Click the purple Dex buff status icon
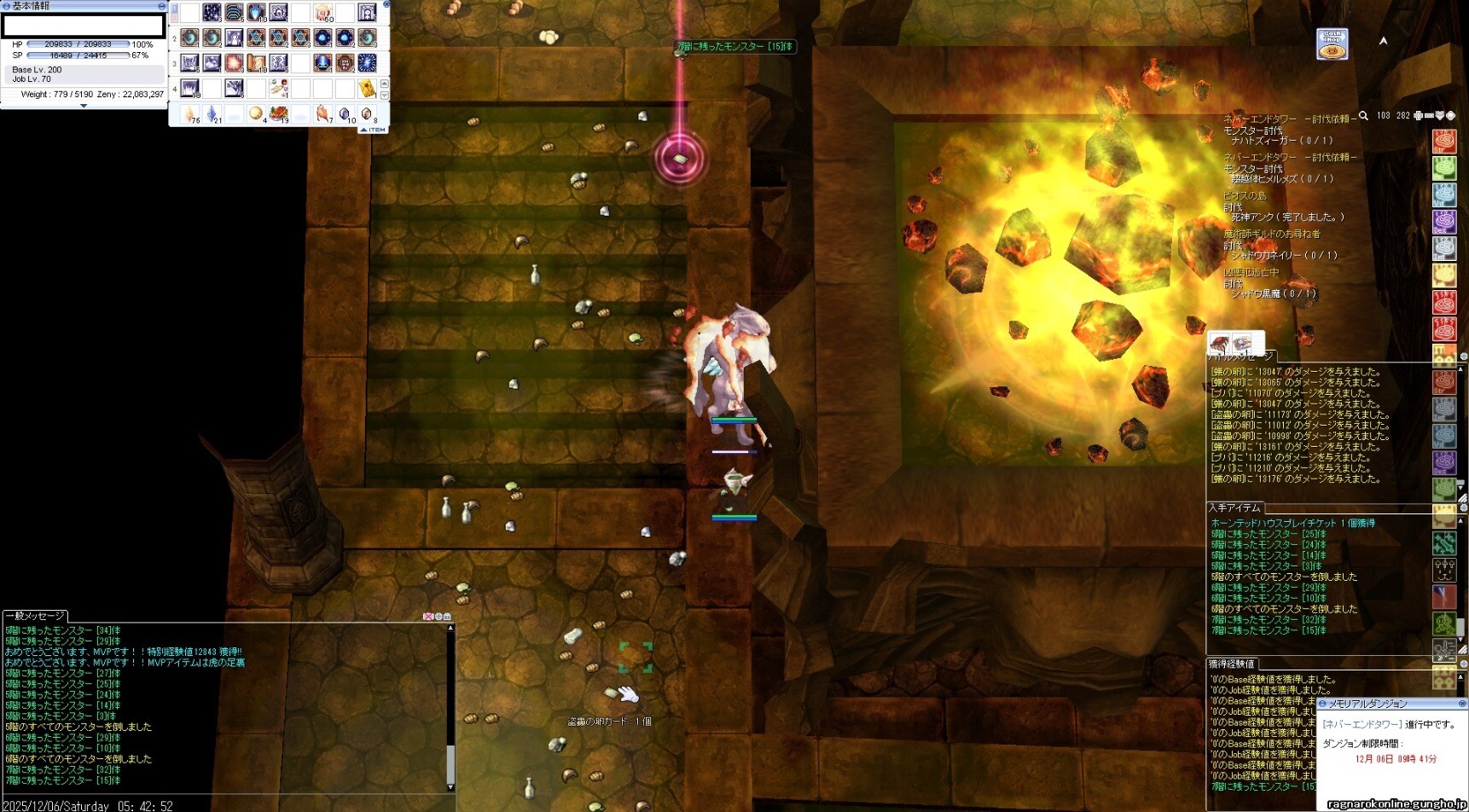Image resolution: width=1469 pixels, height=812 pixels. pos(1443,222)
